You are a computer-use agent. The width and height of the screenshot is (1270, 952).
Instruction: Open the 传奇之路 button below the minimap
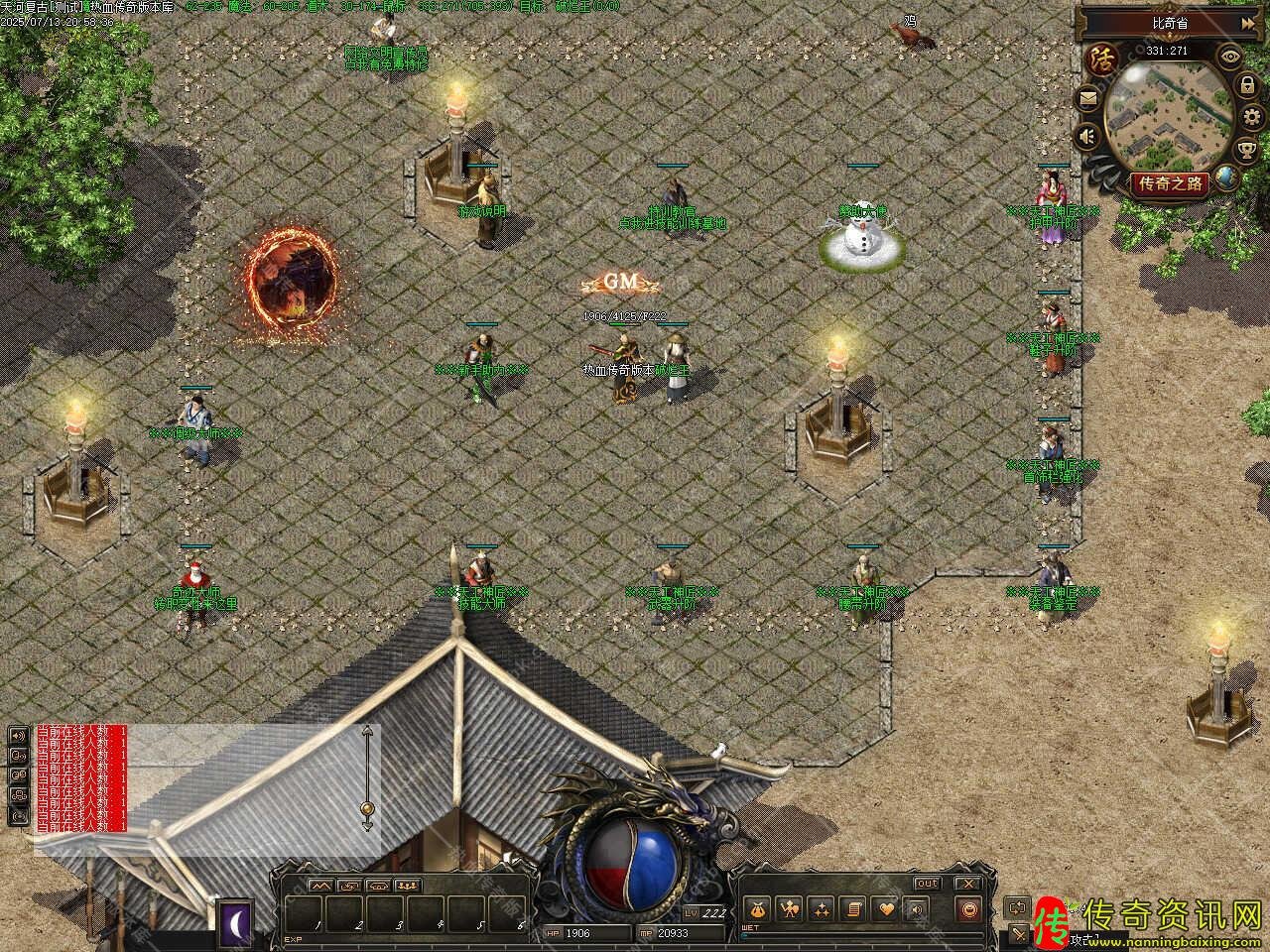1170,183
